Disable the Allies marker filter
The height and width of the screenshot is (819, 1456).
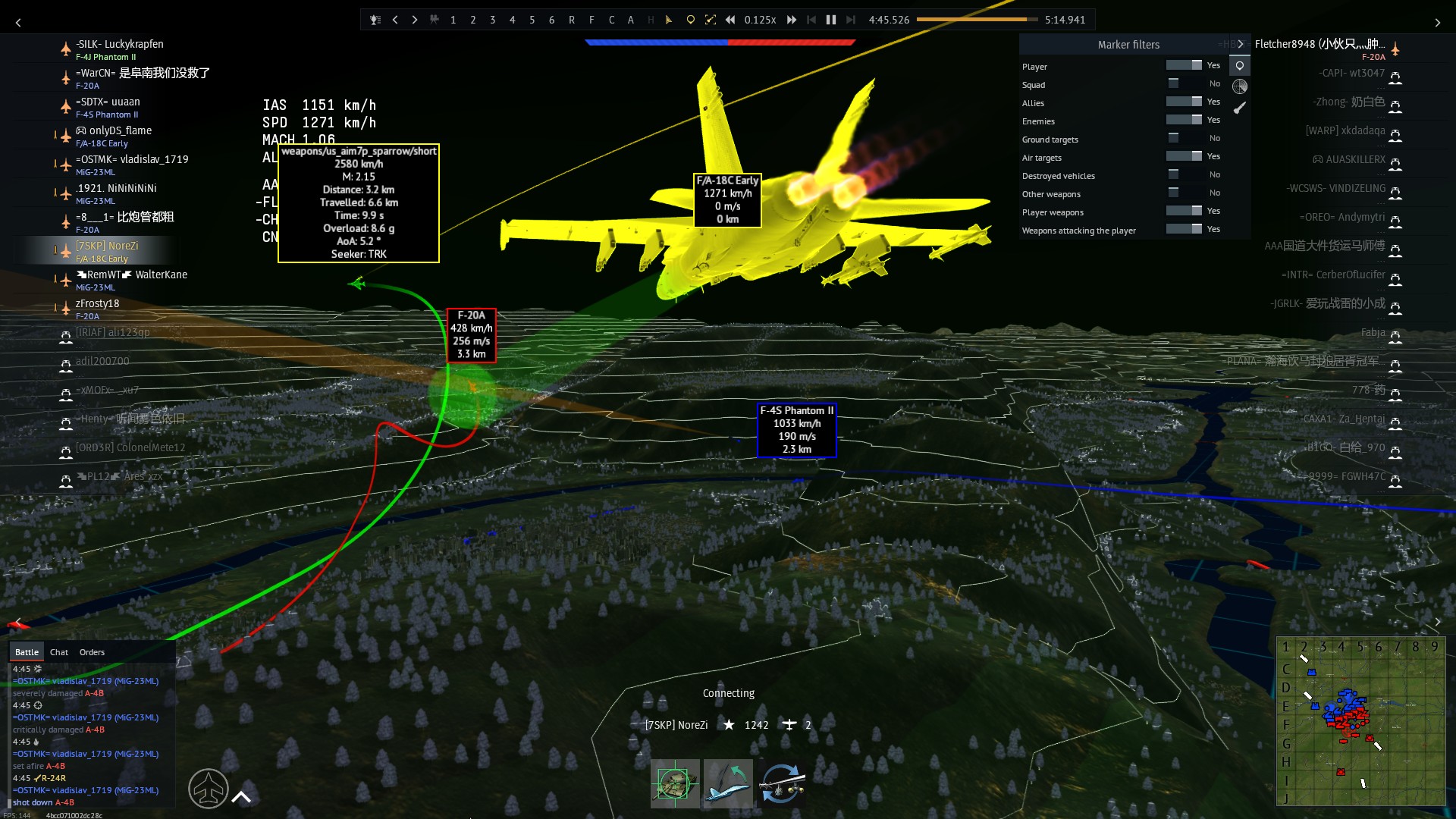[1183, 102]
